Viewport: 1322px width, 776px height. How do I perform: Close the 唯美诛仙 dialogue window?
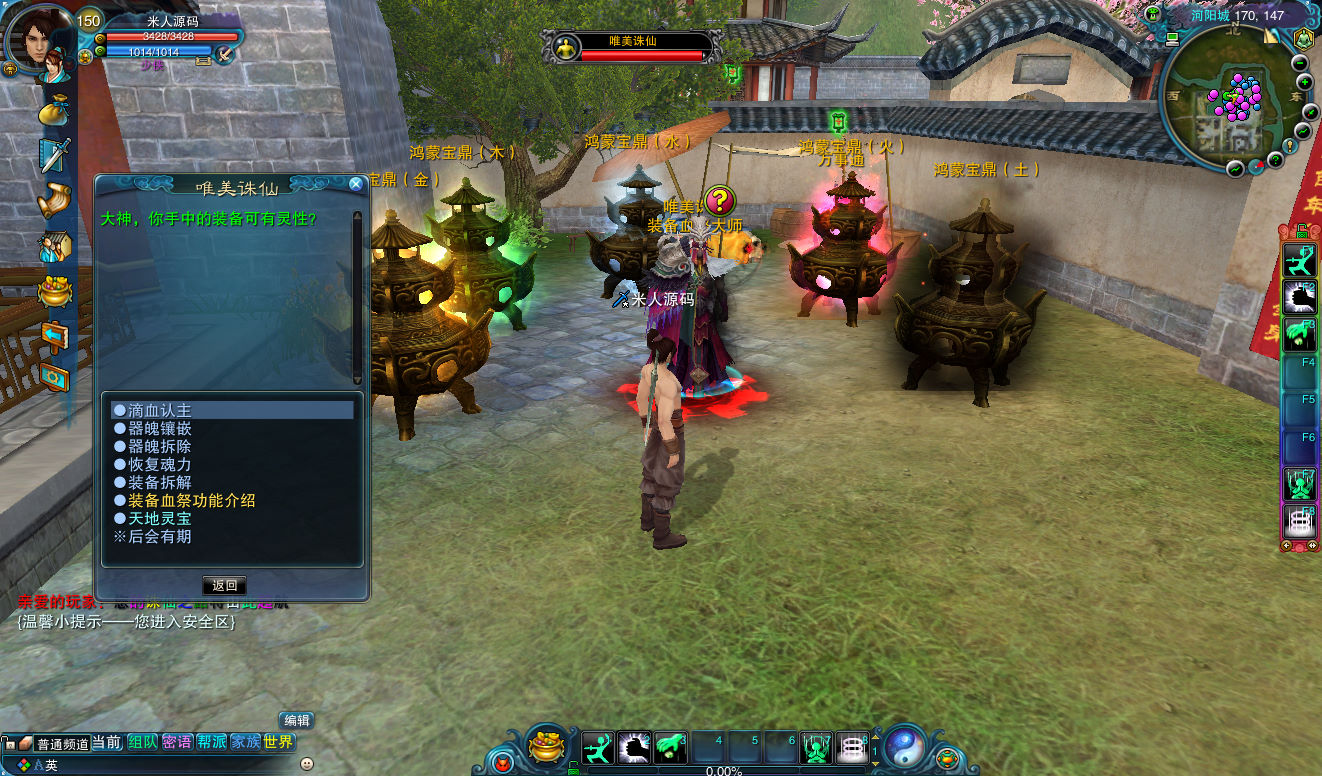point(356,184)
